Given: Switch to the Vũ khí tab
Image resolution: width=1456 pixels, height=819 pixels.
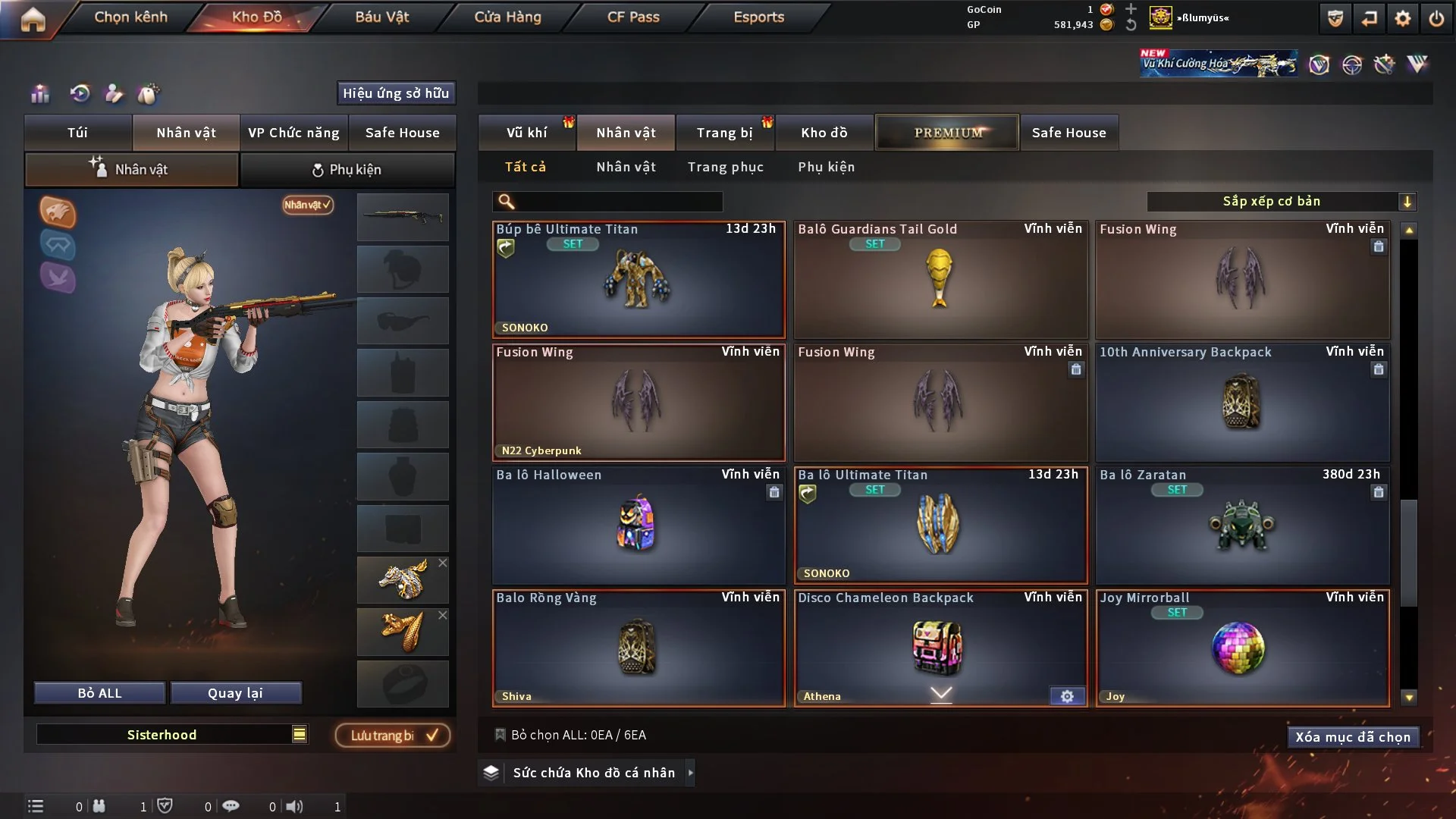Looking at the screenshot, I should (x=526, y=133).
